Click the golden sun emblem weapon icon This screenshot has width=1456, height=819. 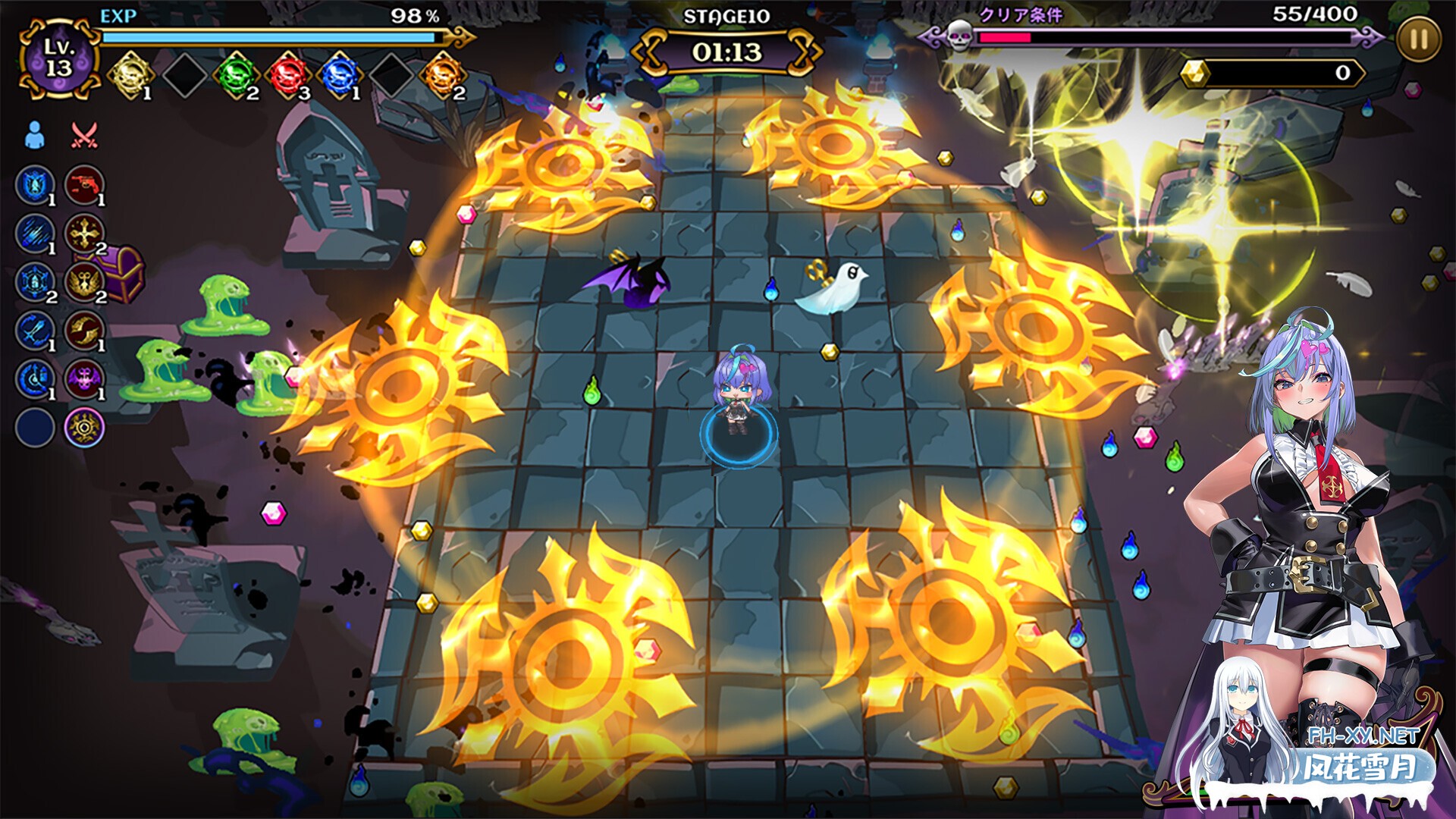tap(84, 428)
